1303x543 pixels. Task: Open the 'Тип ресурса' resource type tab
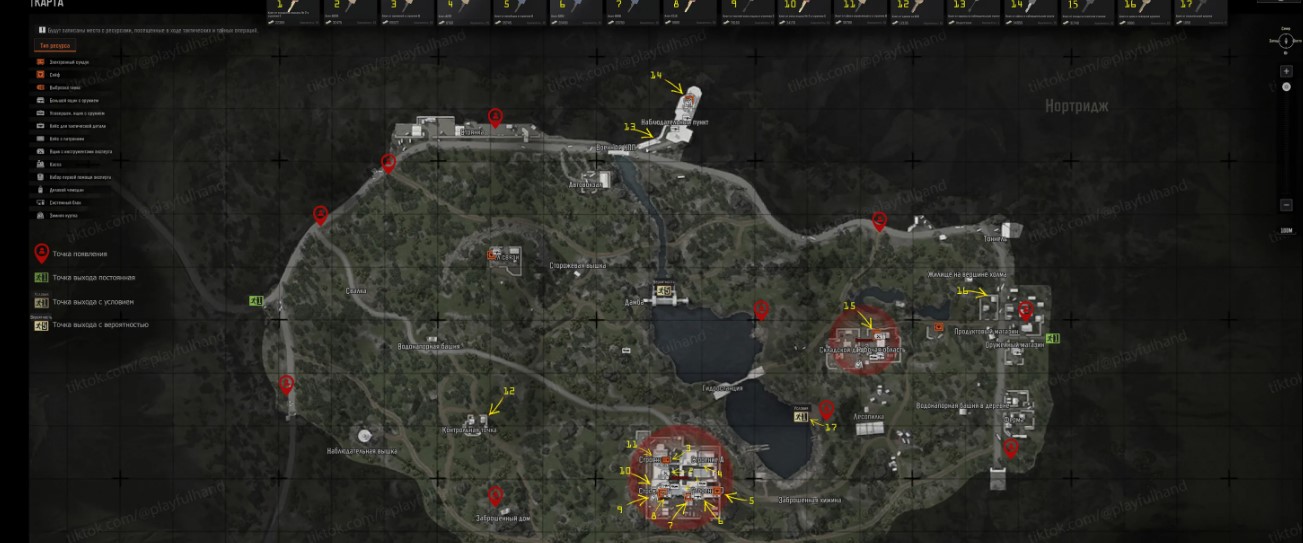(50, 46)
